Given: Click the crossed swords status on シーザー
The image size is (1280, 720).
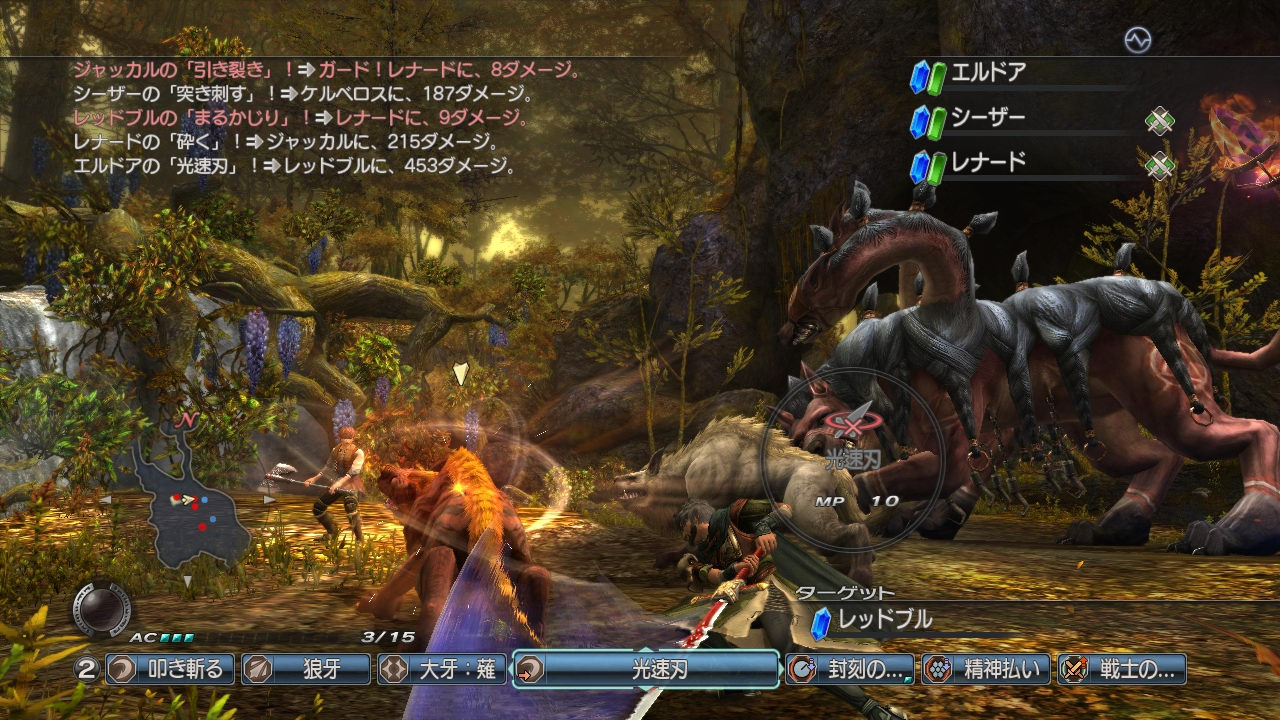Looking at the screenshot, I should [1159, 121].
